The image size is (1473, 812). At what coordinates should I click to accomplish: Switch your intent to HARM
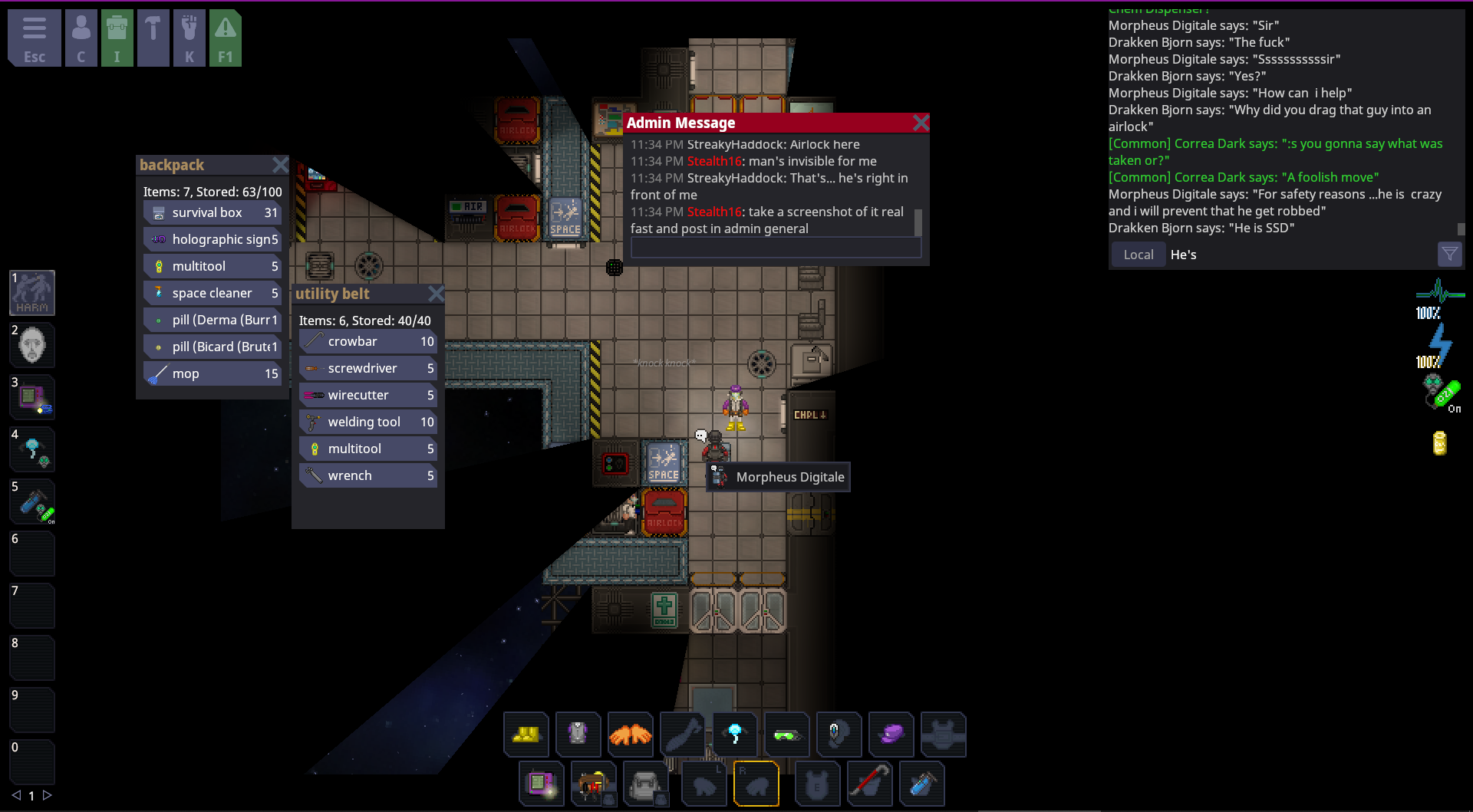click(x=32, y=292)
